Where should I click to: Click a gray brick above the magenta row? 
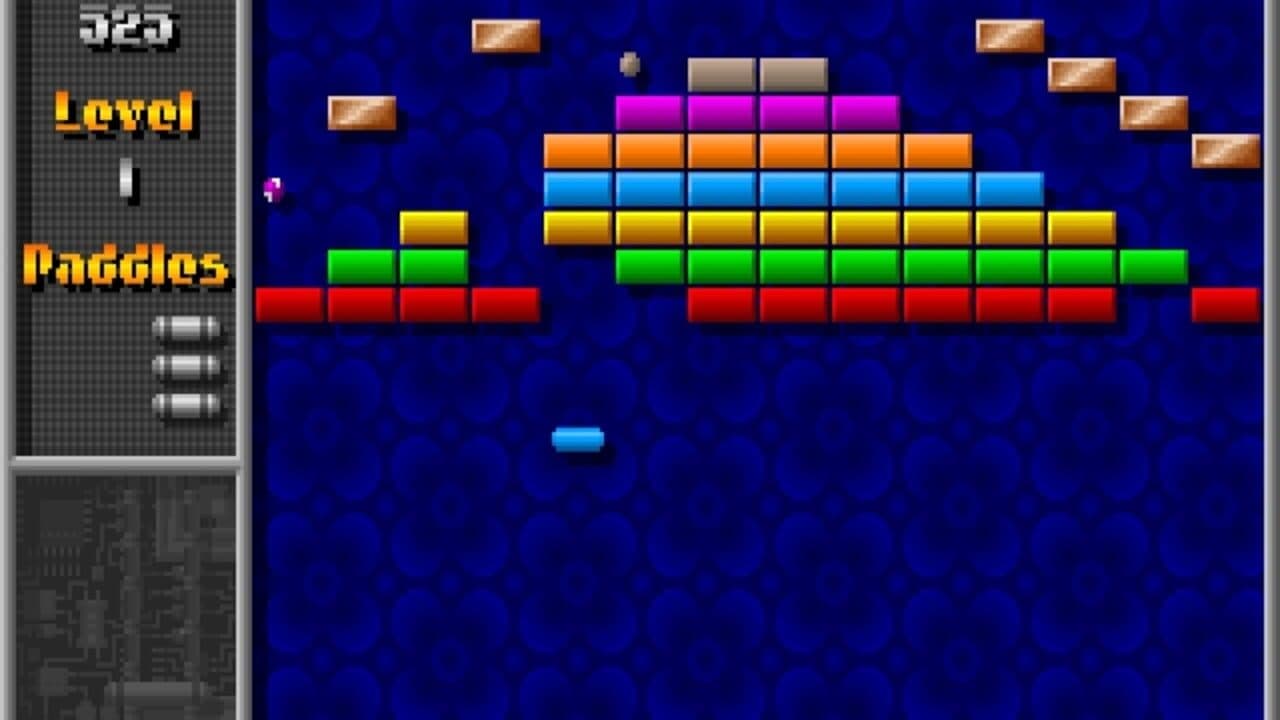(720, 72)
